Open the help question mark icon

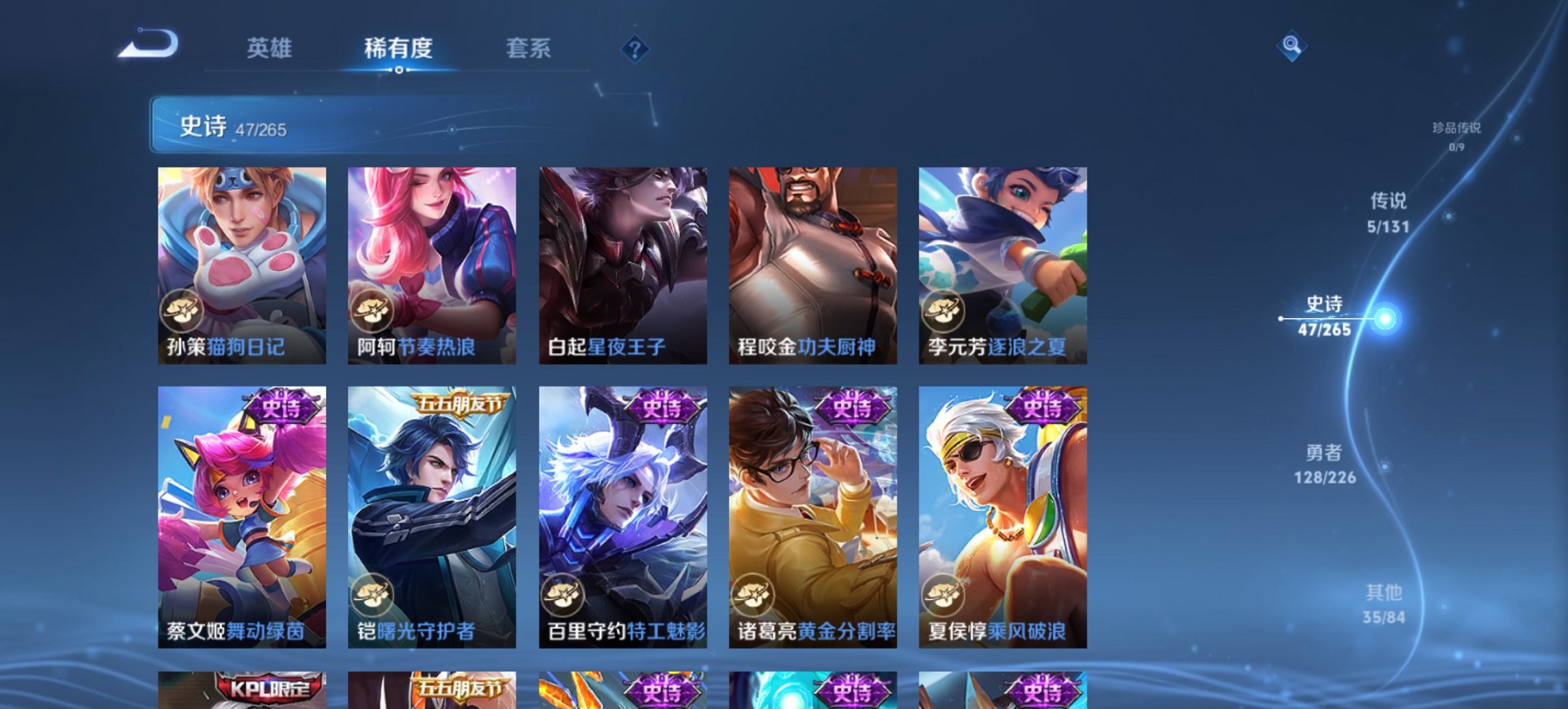(635, 48)
